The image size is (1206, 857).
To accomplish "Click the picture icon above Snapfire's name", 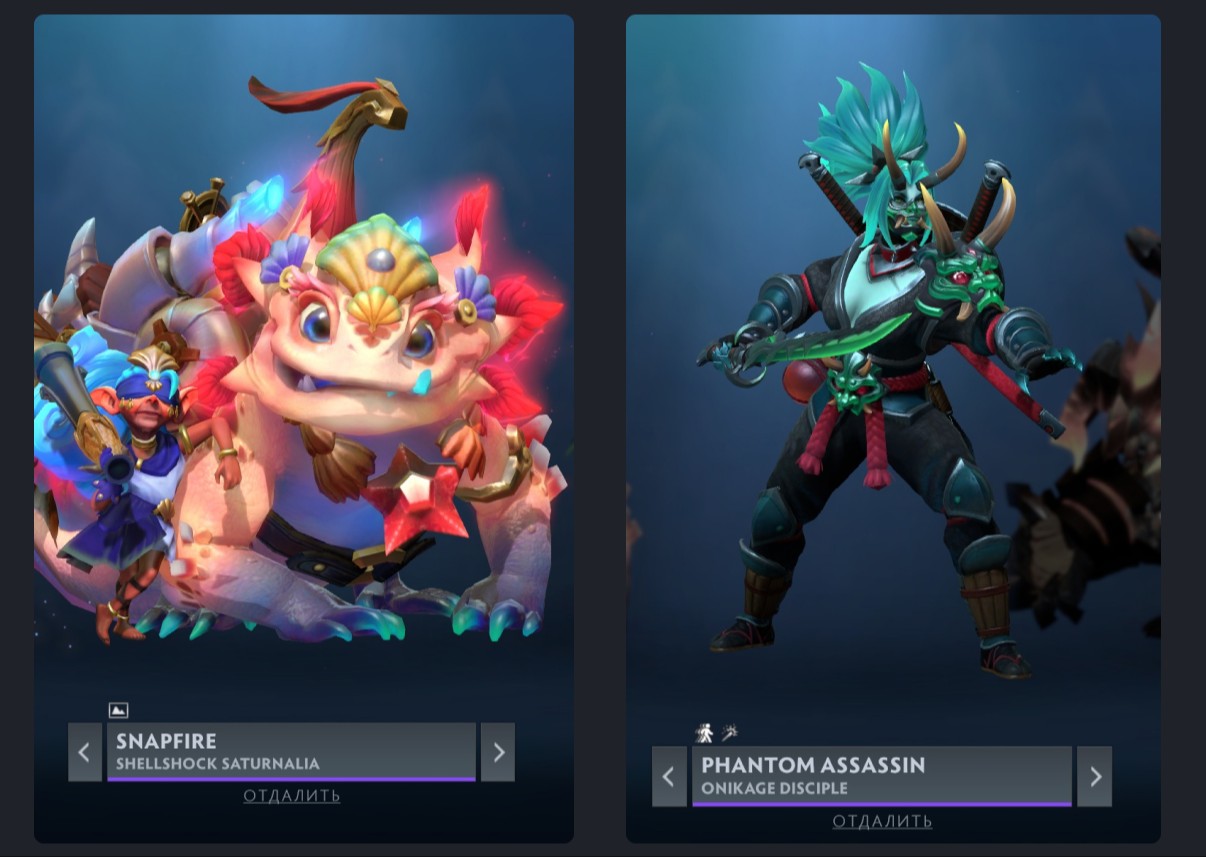I will (x=118, y=710).
